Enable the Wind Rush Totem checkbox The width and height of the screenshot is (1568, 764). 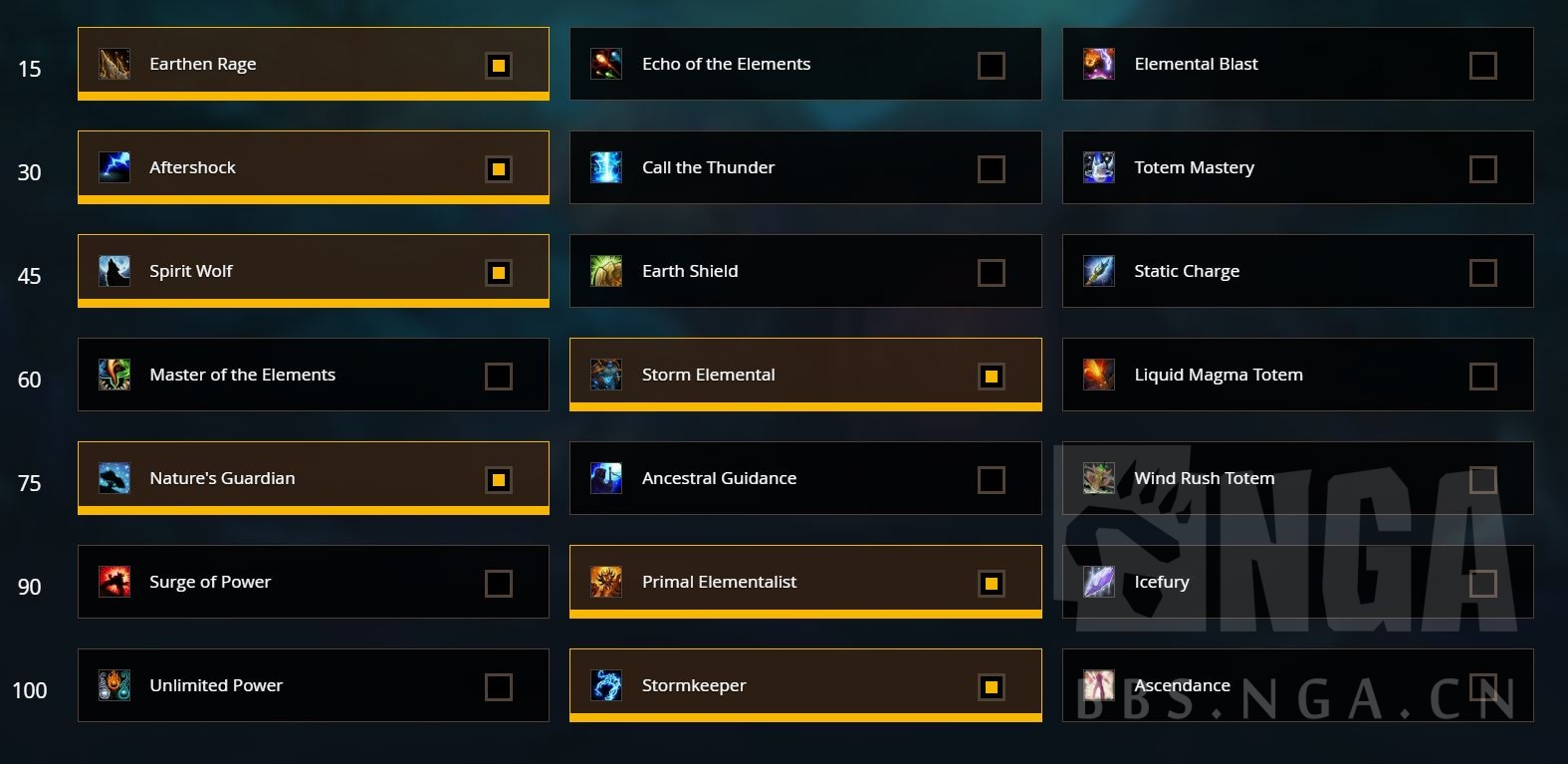[x=1482, y=479]
